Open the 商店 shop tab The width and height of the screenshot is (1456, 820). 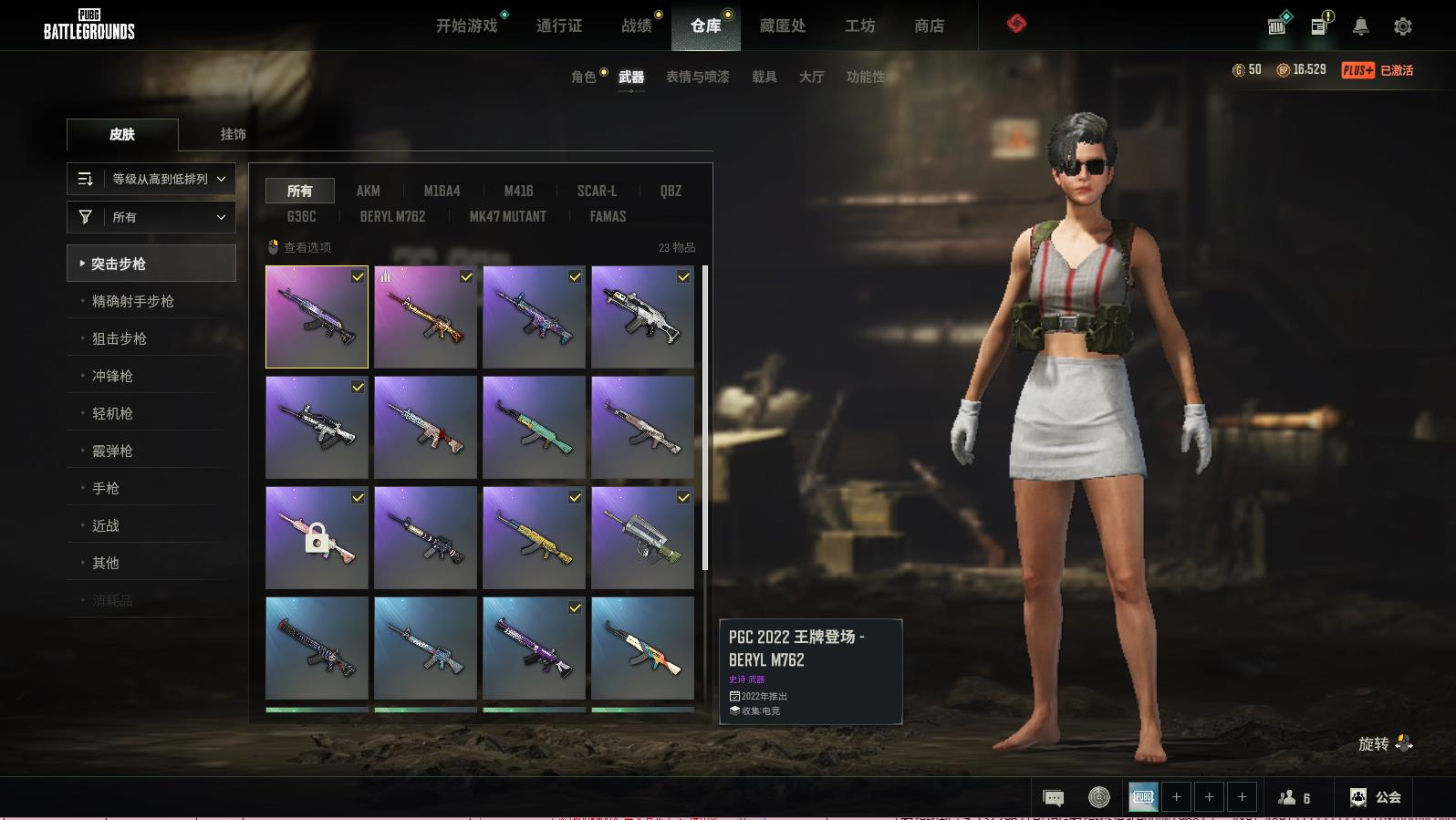pyautogui.click(x=929, y=26)
